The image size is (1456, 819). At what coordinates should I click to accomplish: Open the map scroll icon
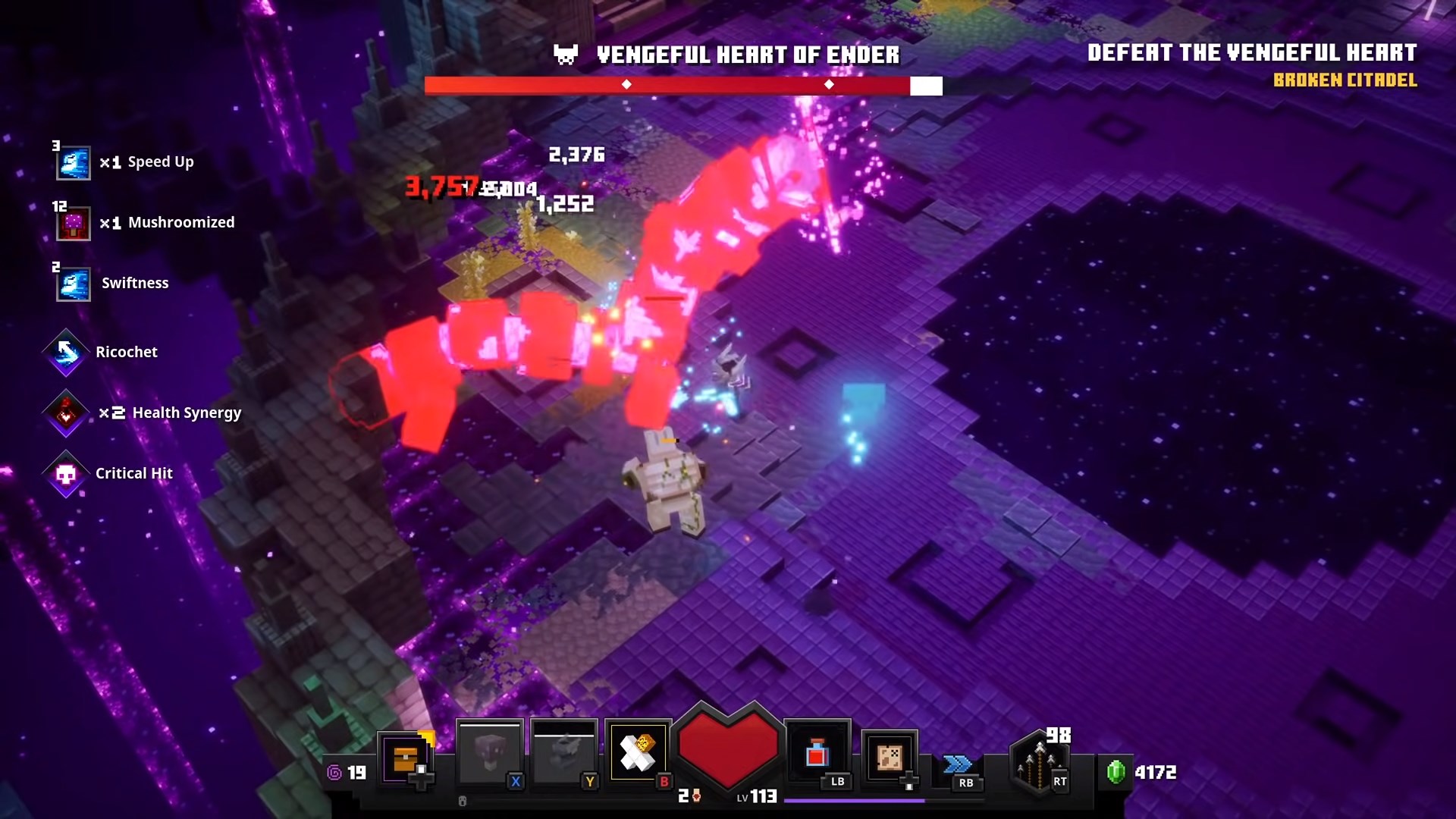tap(890, 757)
